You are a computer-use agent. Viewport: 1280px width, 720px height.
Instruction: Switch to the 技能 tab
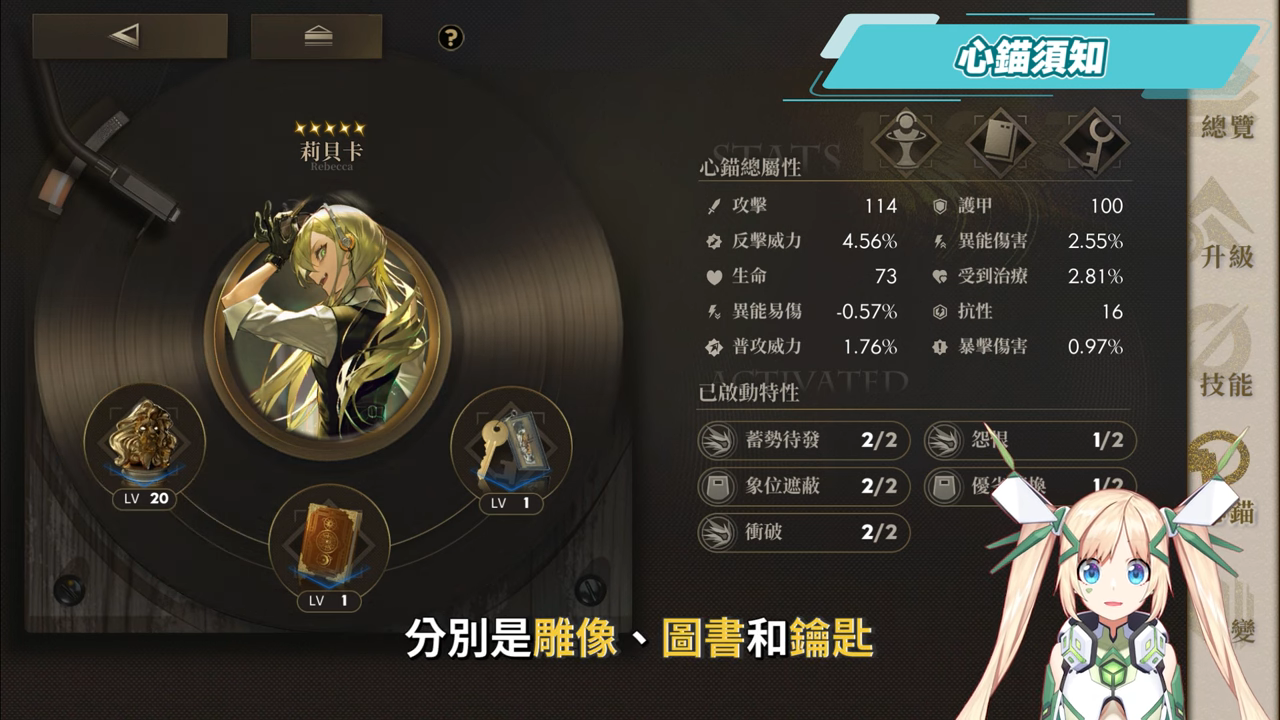1227,365
